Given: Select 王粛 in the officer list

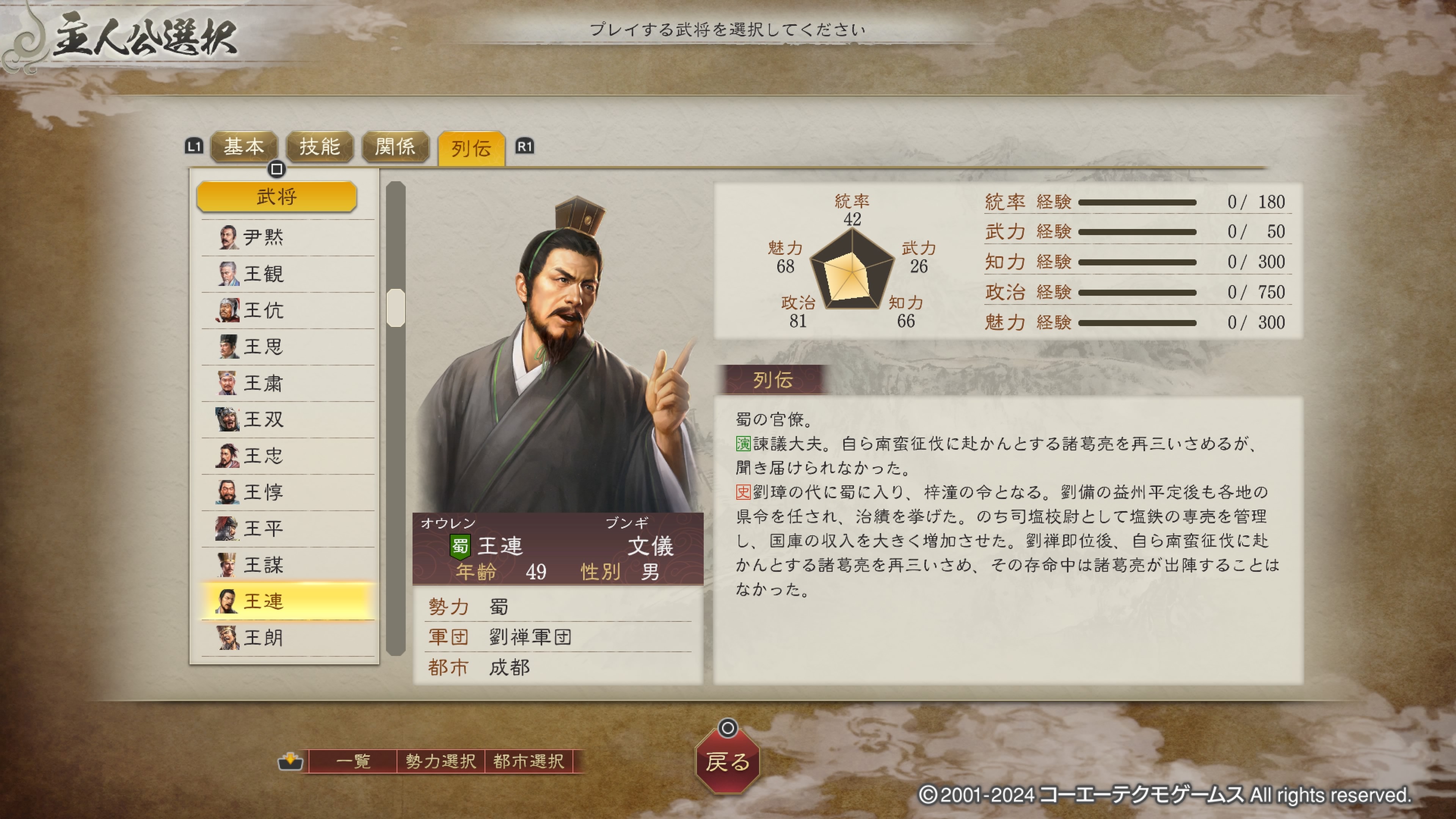Looking at the screenshot, I should point(287,383).
